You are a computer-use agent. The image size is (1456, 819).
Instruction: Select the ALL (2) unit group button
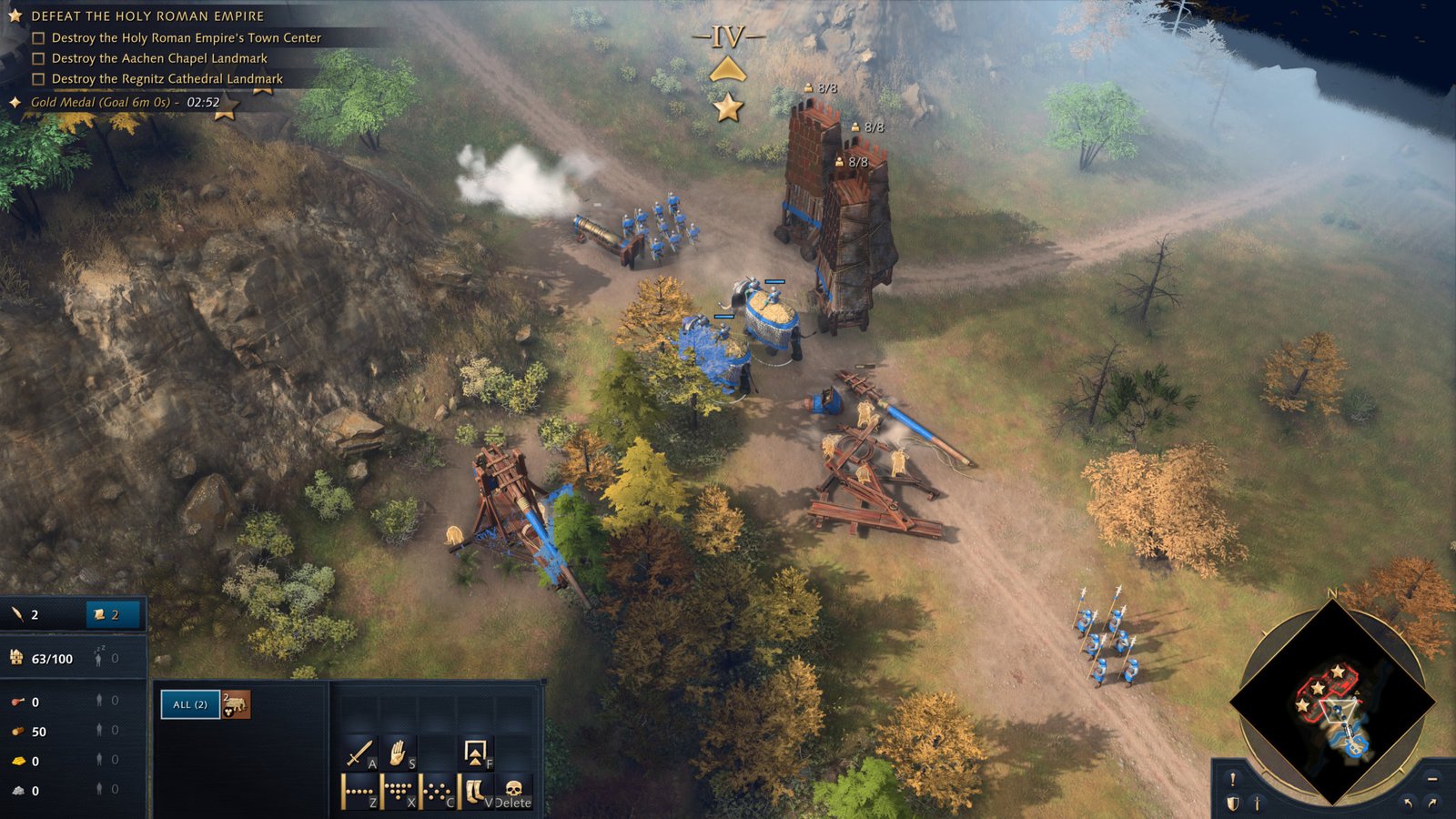[x=190, y=704]
